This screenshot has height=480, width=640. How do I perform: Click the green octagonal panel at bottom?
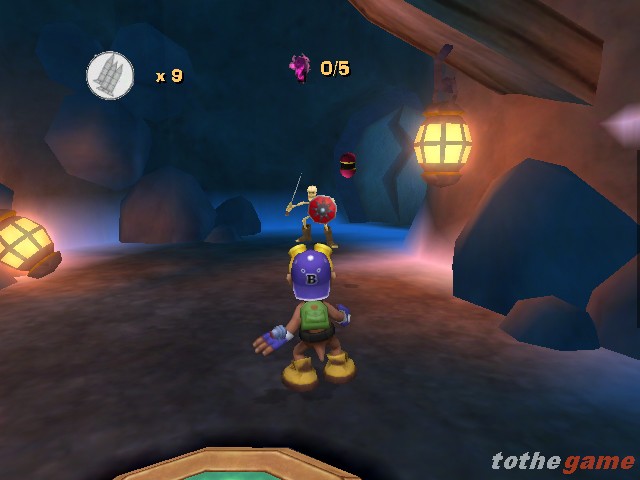pyautogui.click(x=237, y=466)
